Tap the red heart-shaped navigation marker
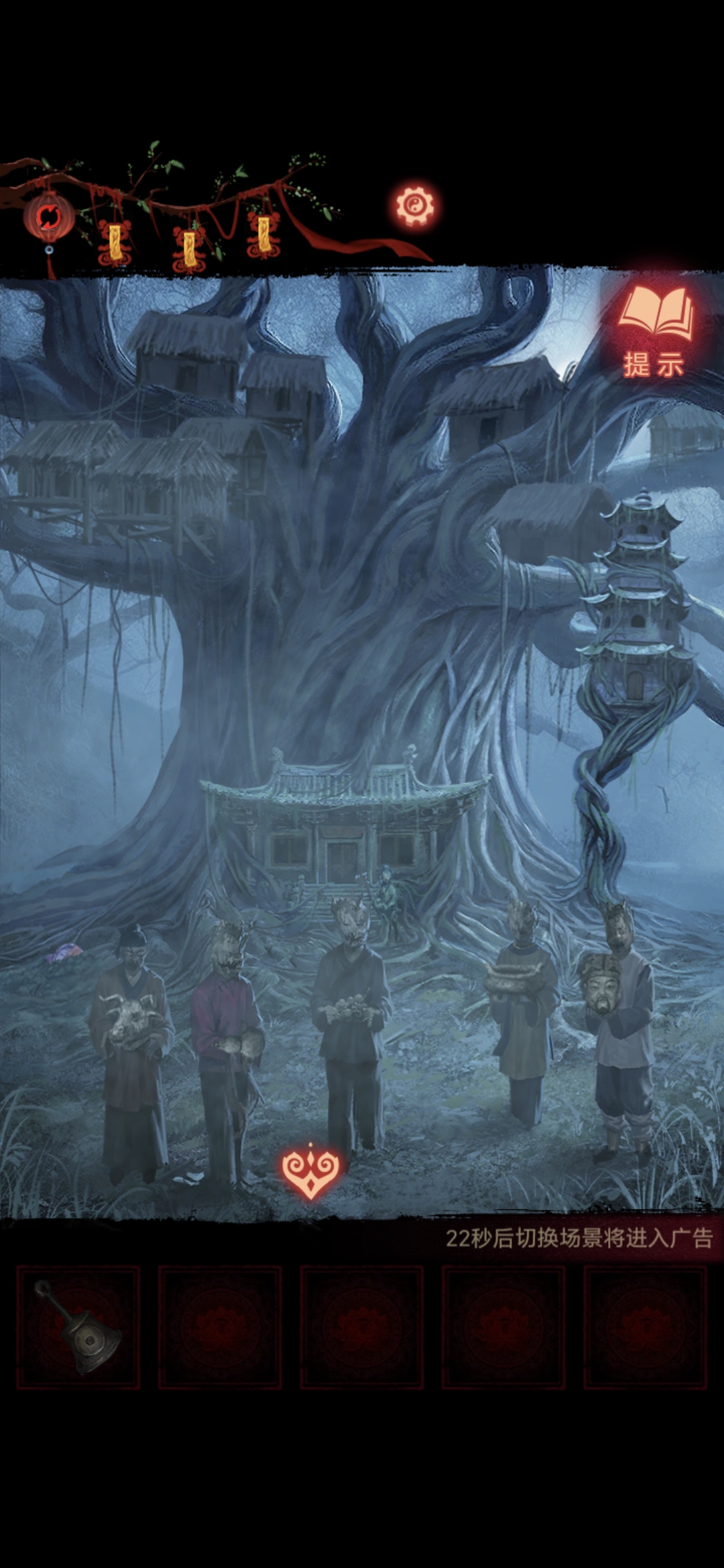This screenshot has width=724, height=1568. [310, 1171]
